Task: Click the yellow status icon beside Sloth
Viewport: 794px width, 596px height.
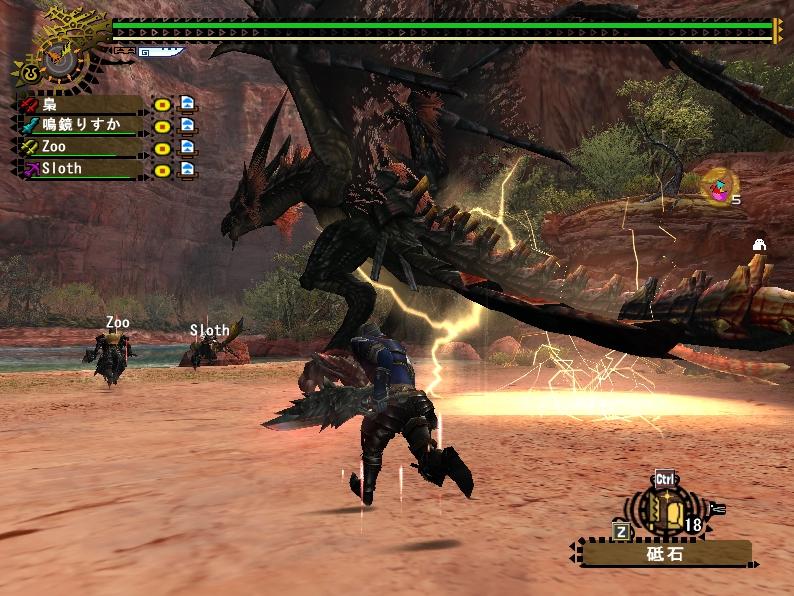Action: pos(161,168)
